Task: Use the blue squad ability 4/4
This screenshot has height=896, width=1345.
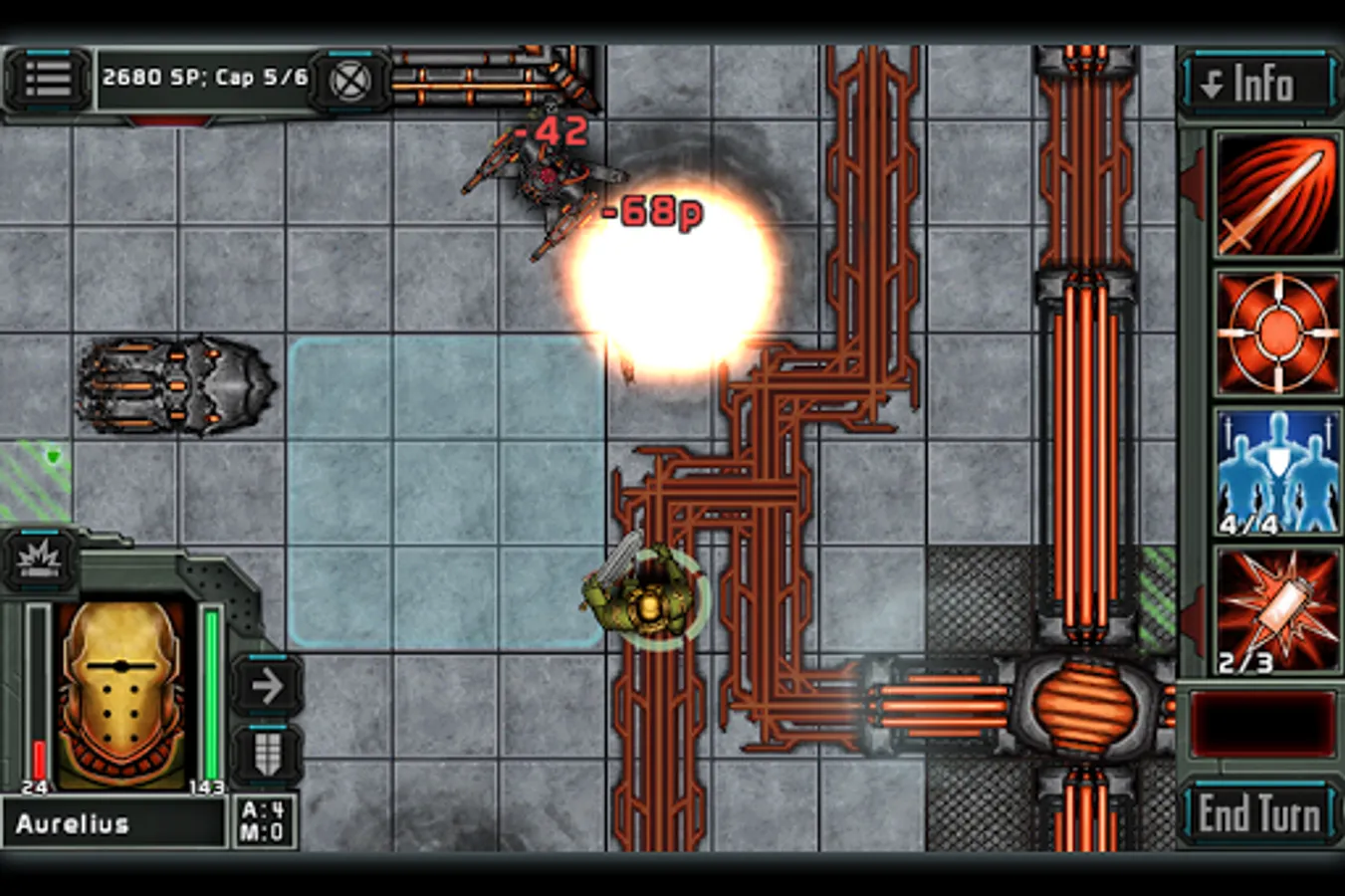Action: coord(1276,472)
